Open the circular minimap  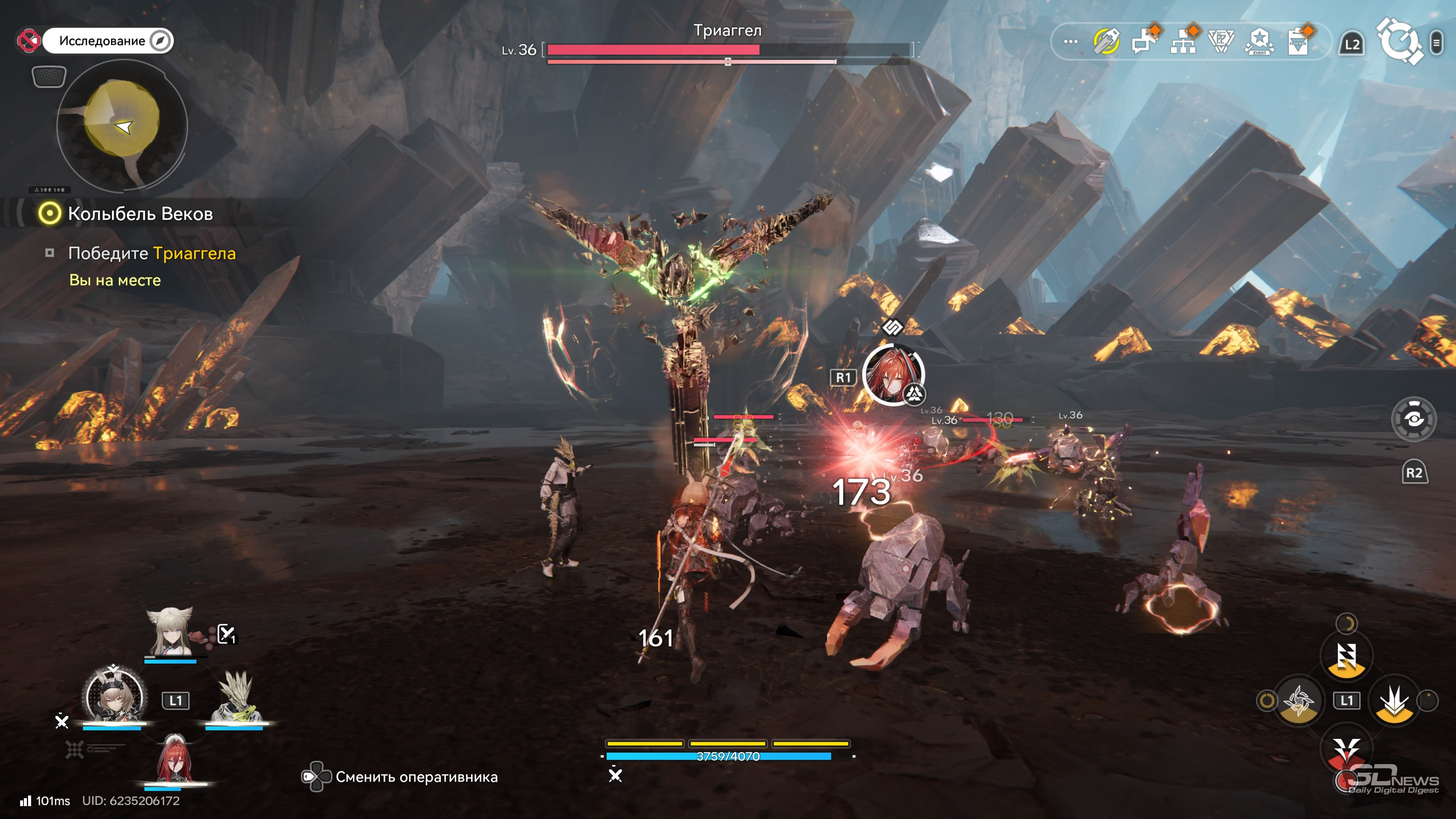122,125
